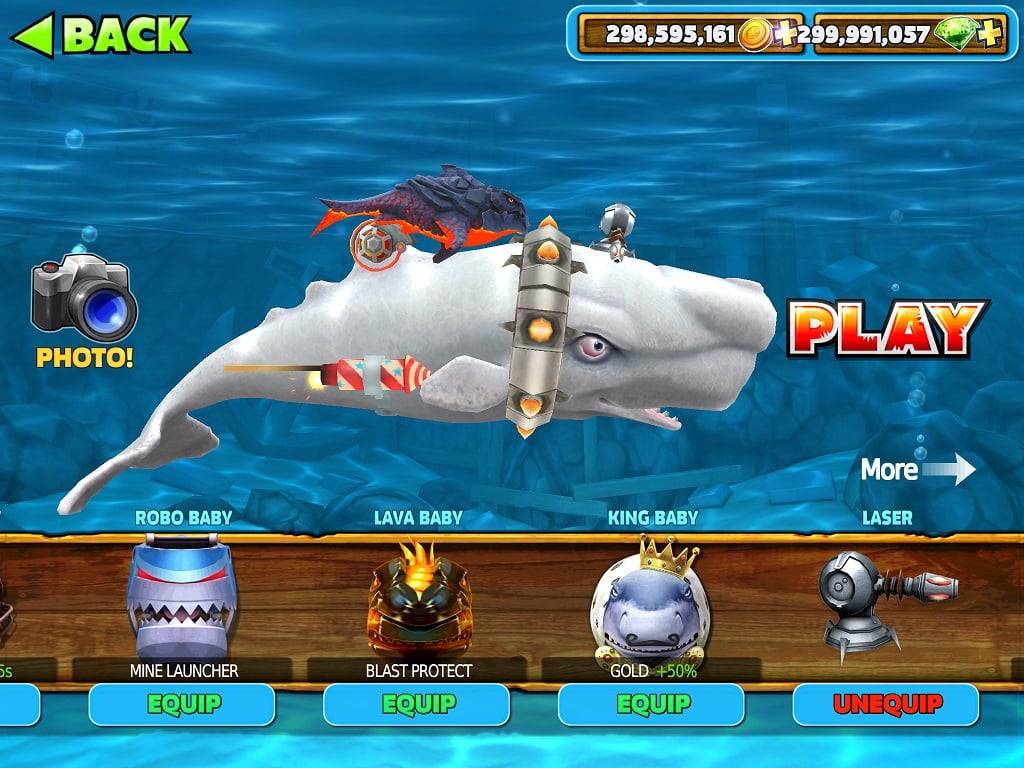Equip the Robo Baby mine launcher
The height and width of the screenshot is (768, 1024).
181,704
